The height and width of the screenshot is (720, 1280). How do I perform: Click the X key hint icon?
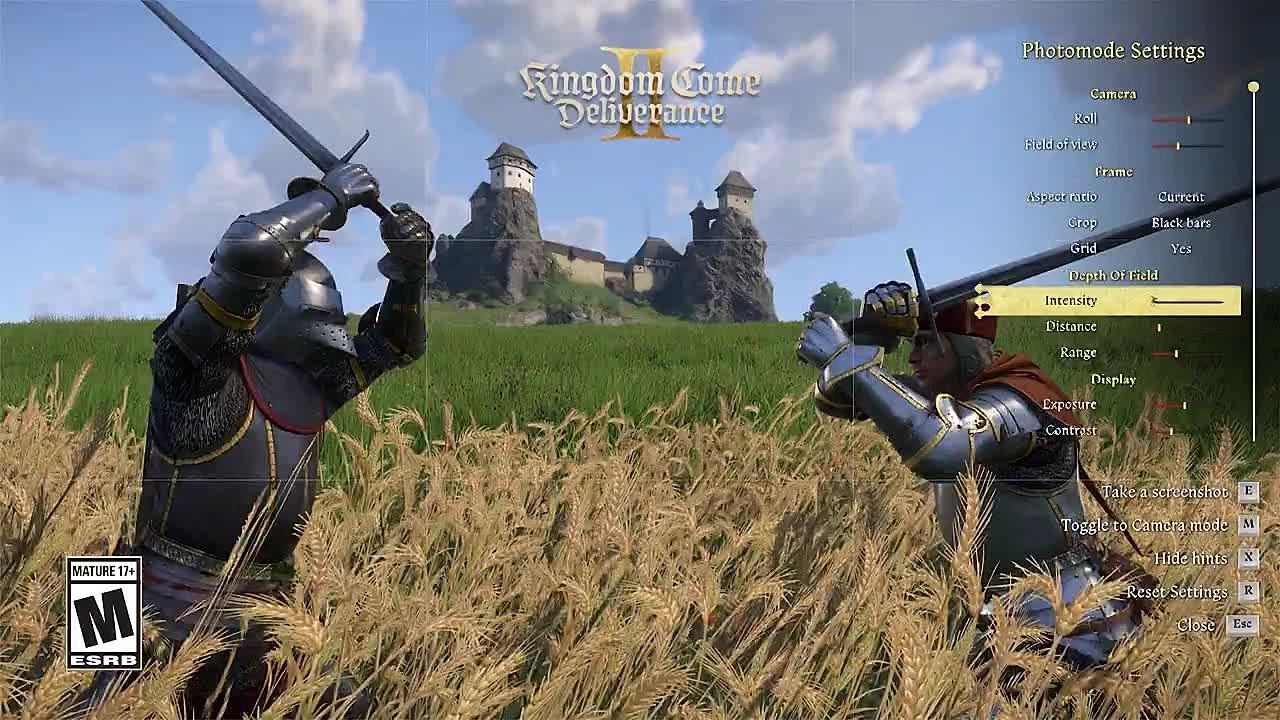(x=1247, y=558)
